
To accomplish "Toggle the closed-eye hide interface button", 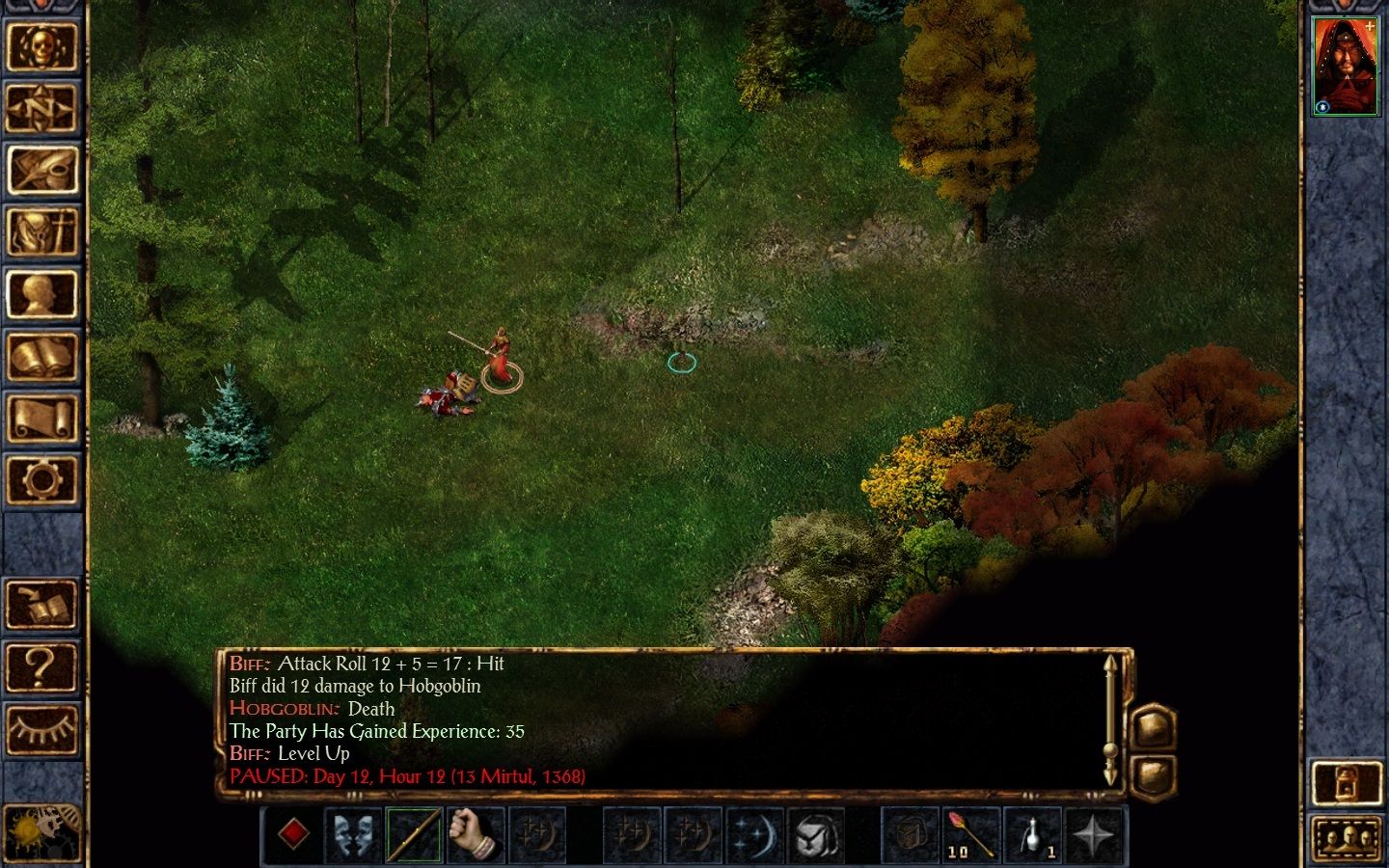I will [x=41, y=728].
